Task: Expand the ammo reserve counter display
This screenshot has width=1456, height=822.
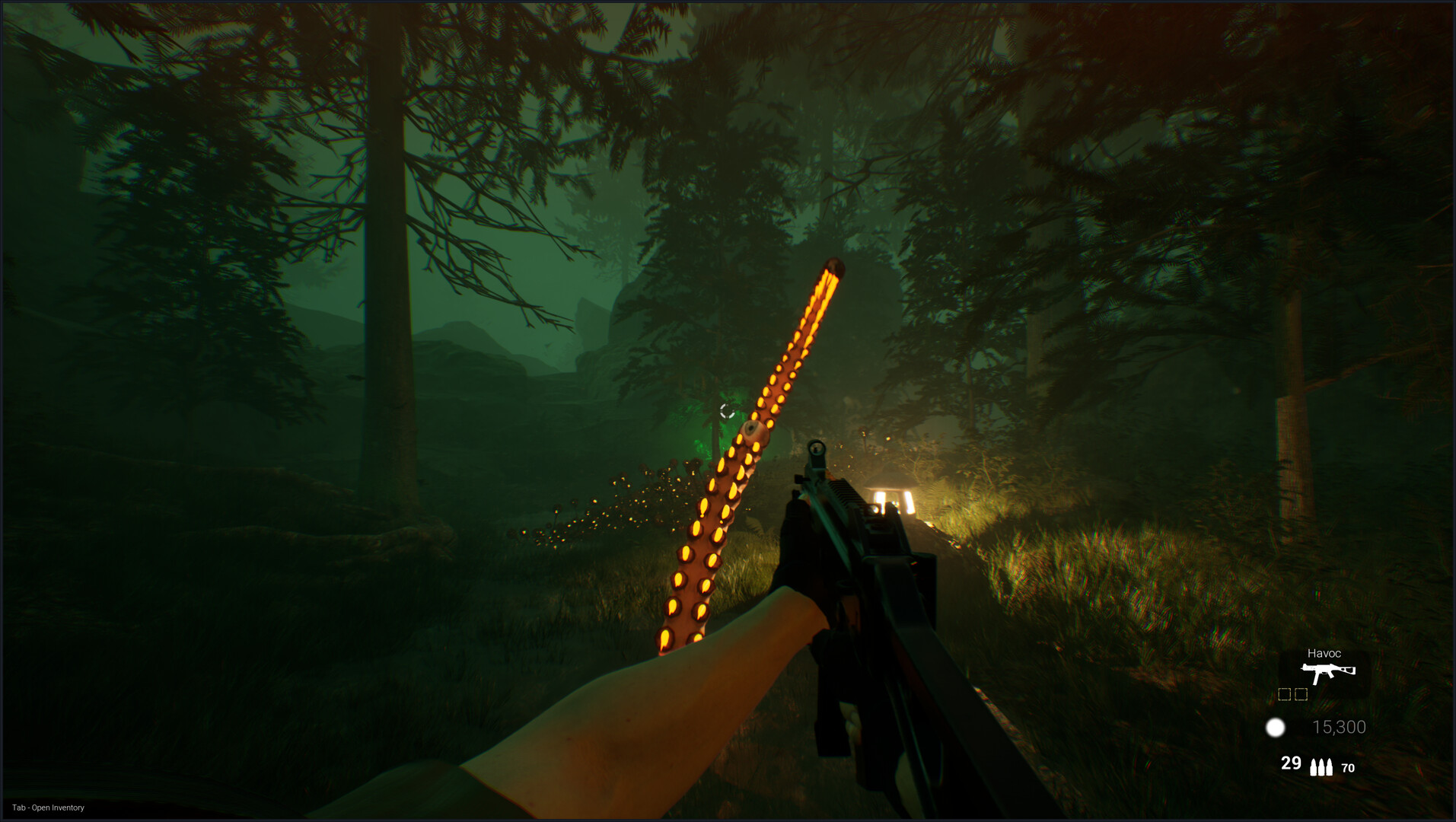Action: [x=1348, y=767]
